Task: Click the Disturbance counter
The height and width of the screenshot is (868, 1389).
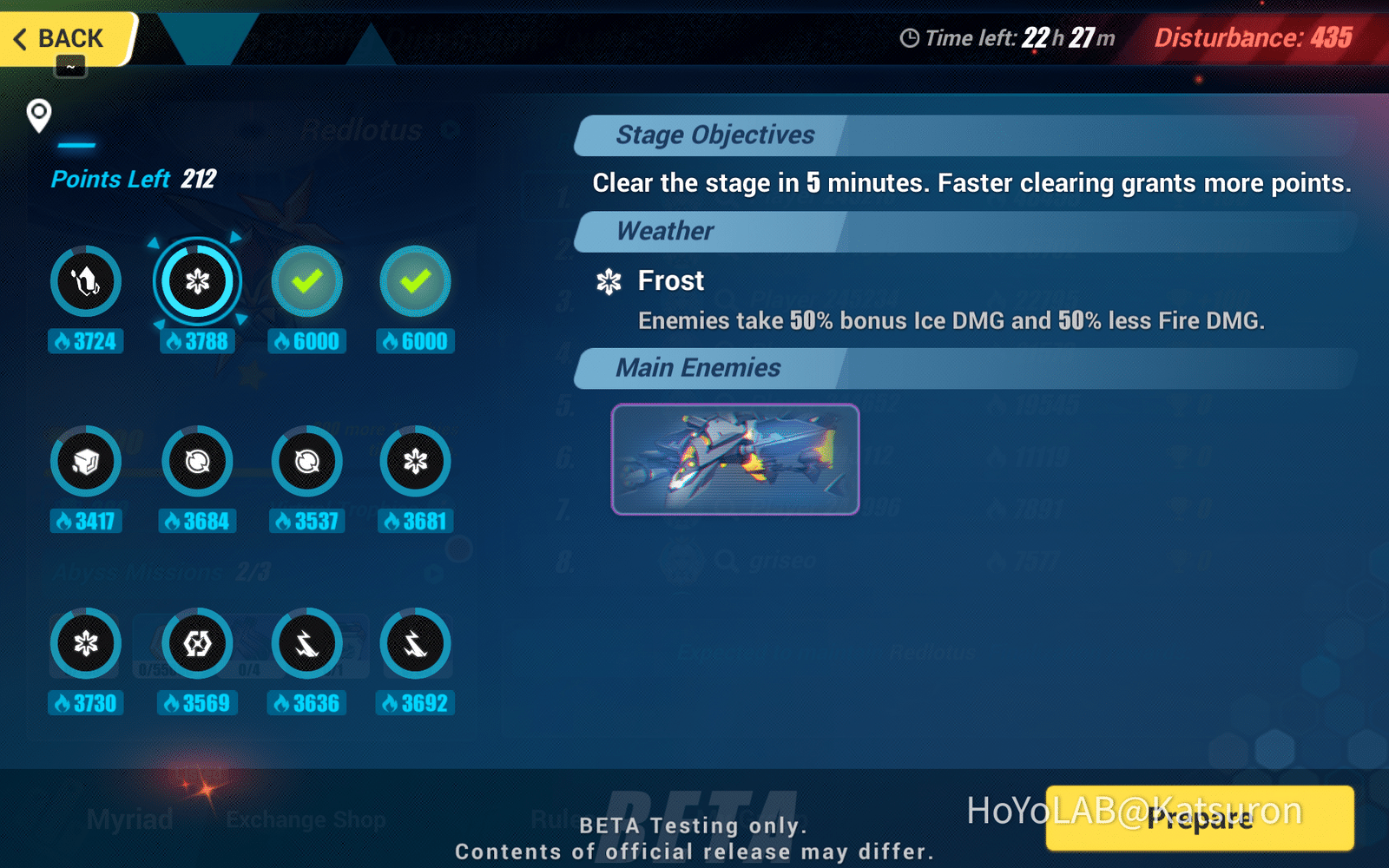Action: coord(1253,38)
